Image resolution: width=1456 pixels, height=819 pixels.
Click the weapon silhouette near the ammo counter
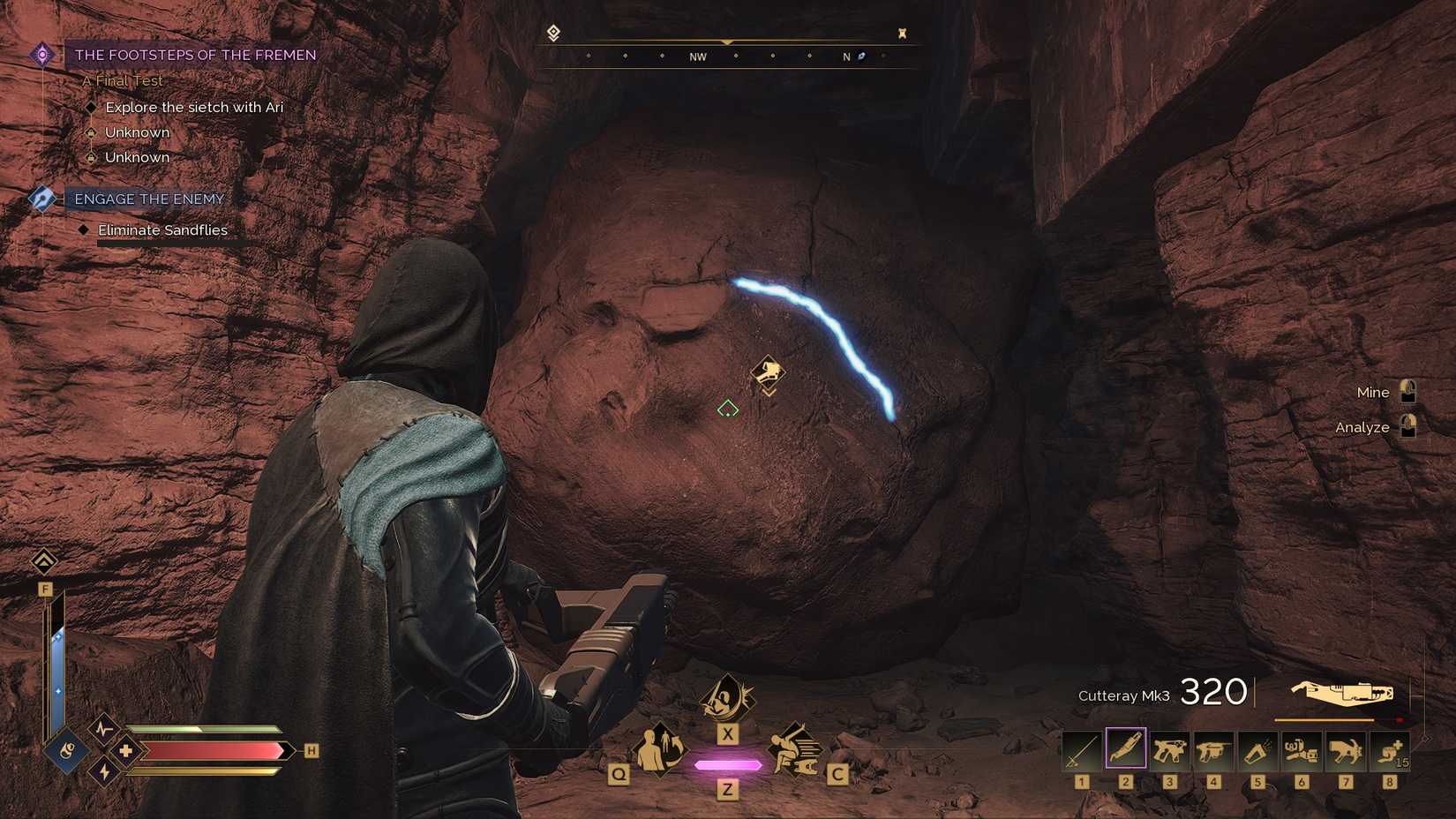[x=1341, y=692]
